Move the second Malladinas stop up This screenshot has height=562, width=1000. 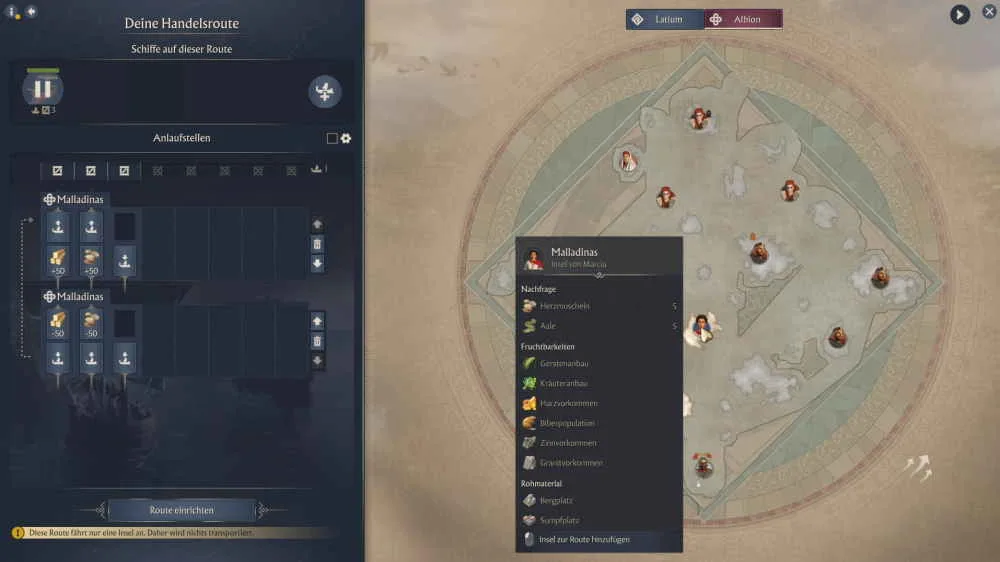coord(317,321)
